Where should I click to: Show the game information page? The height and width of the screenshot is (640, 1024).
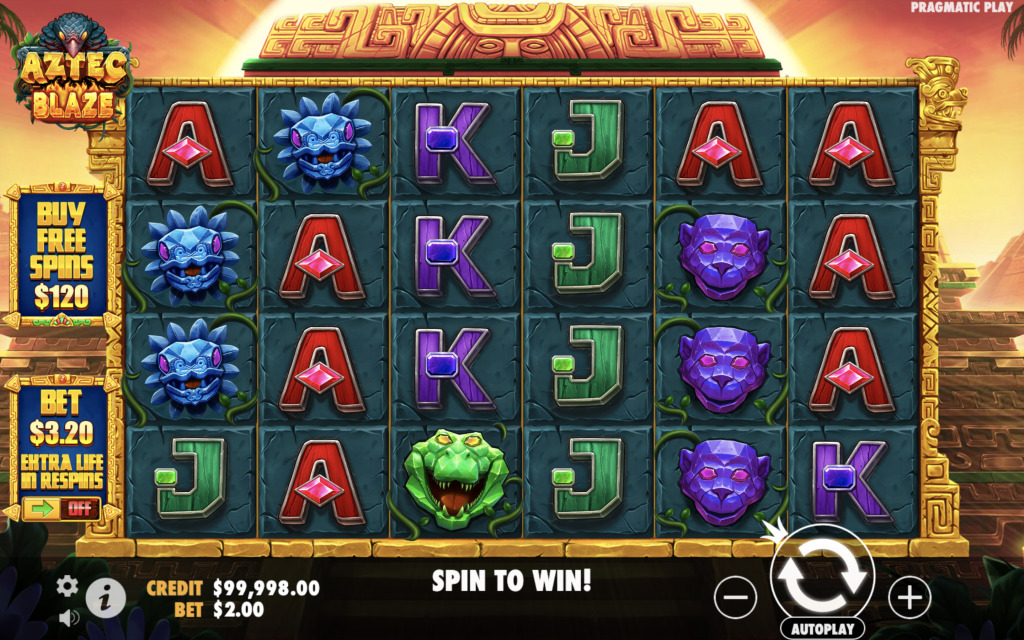click(x=105, y=598)
